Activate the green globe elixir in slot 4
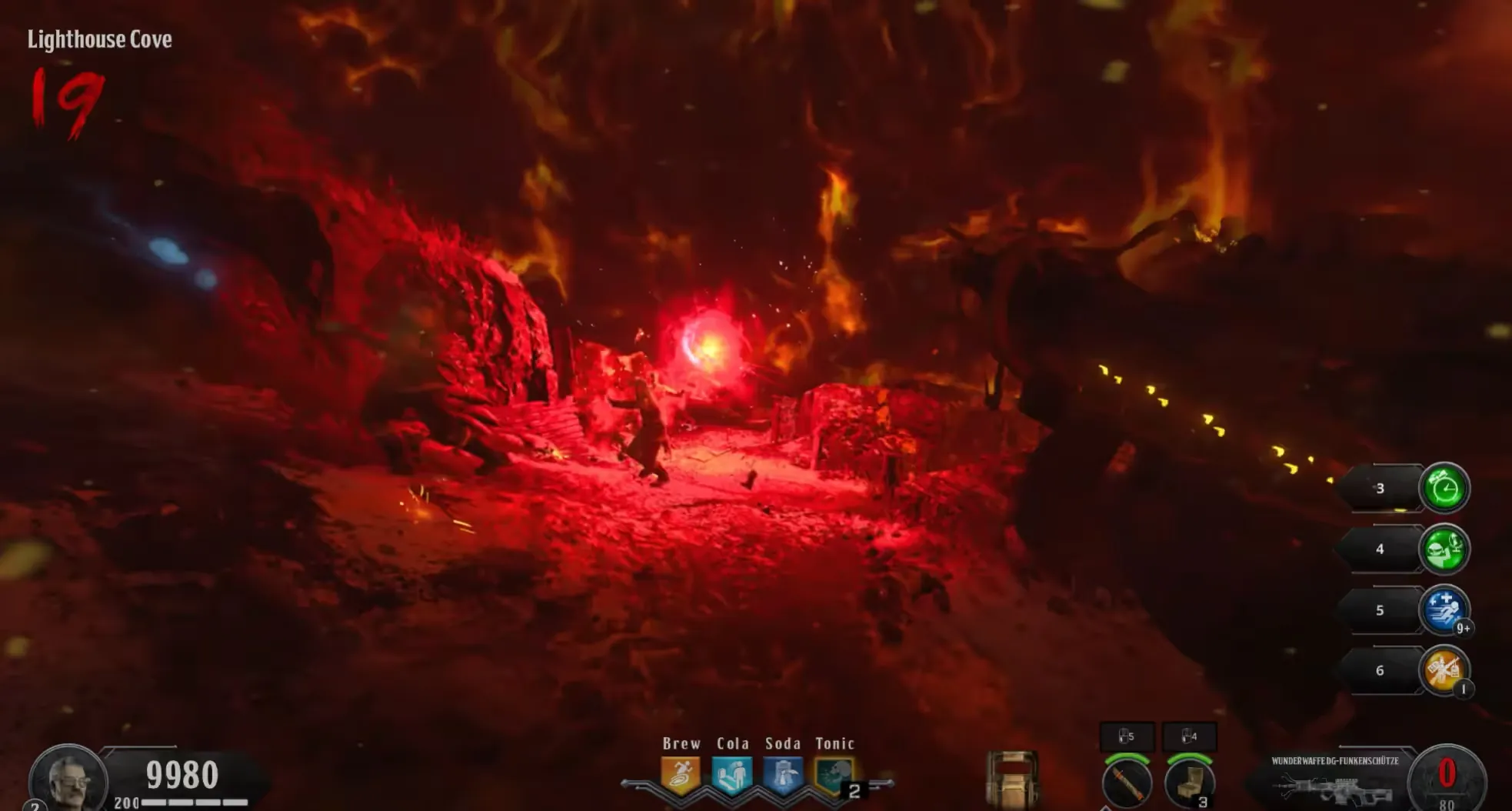 [1444, 549]
